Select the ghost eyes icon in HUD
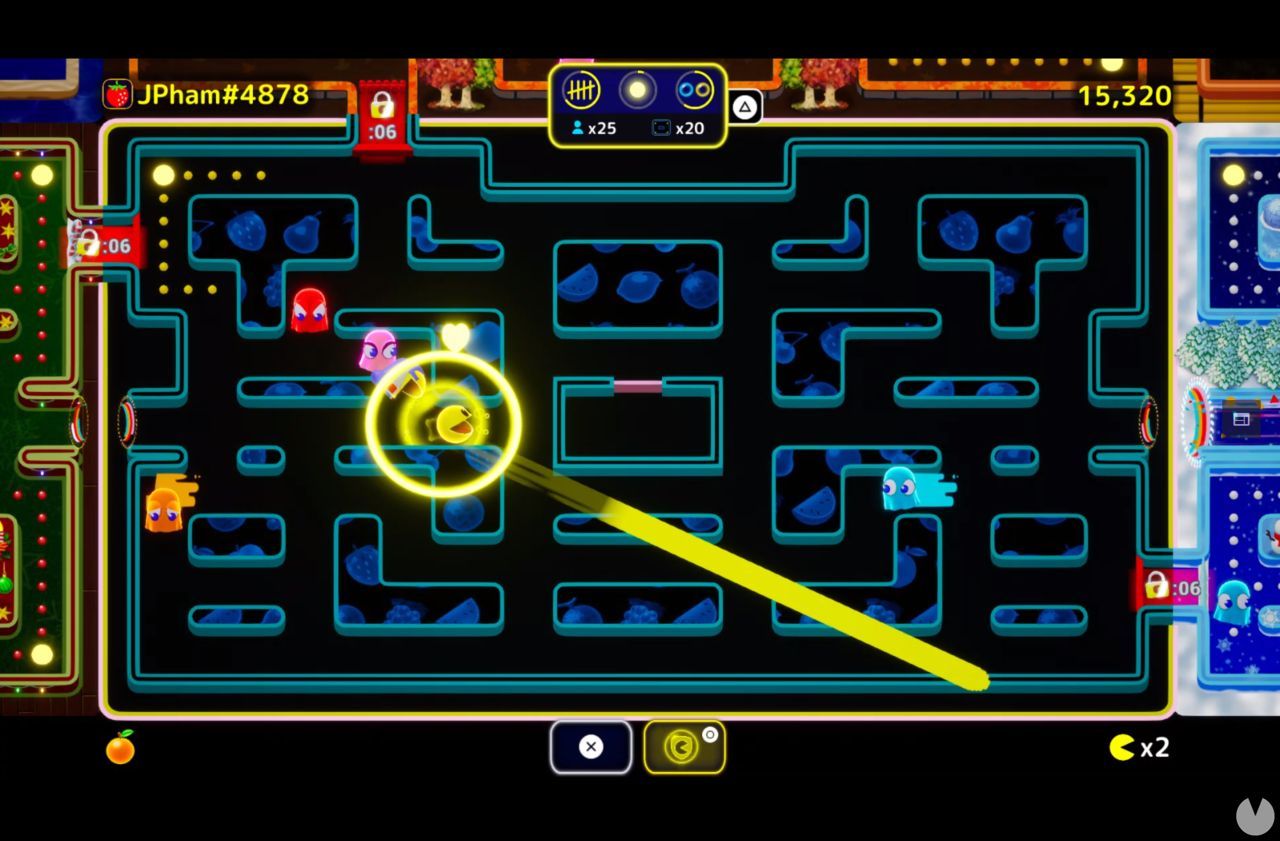 (692, 92)
